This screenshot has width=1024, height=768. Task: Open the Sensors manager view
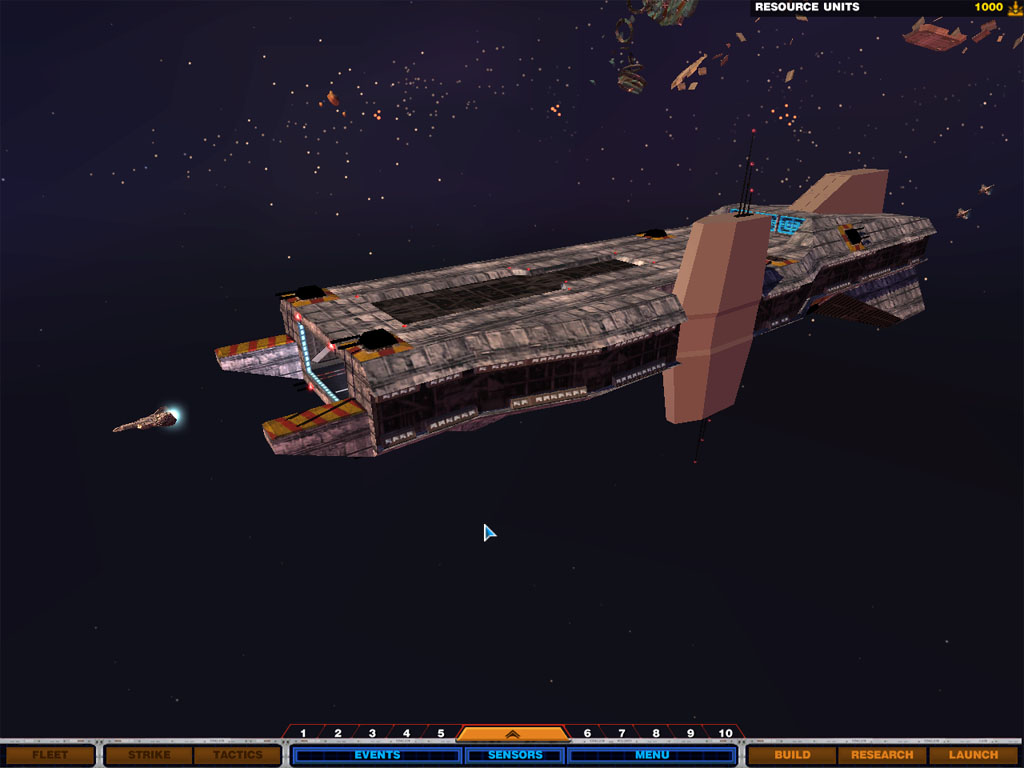pyautogui.click(x=515, y=755)
